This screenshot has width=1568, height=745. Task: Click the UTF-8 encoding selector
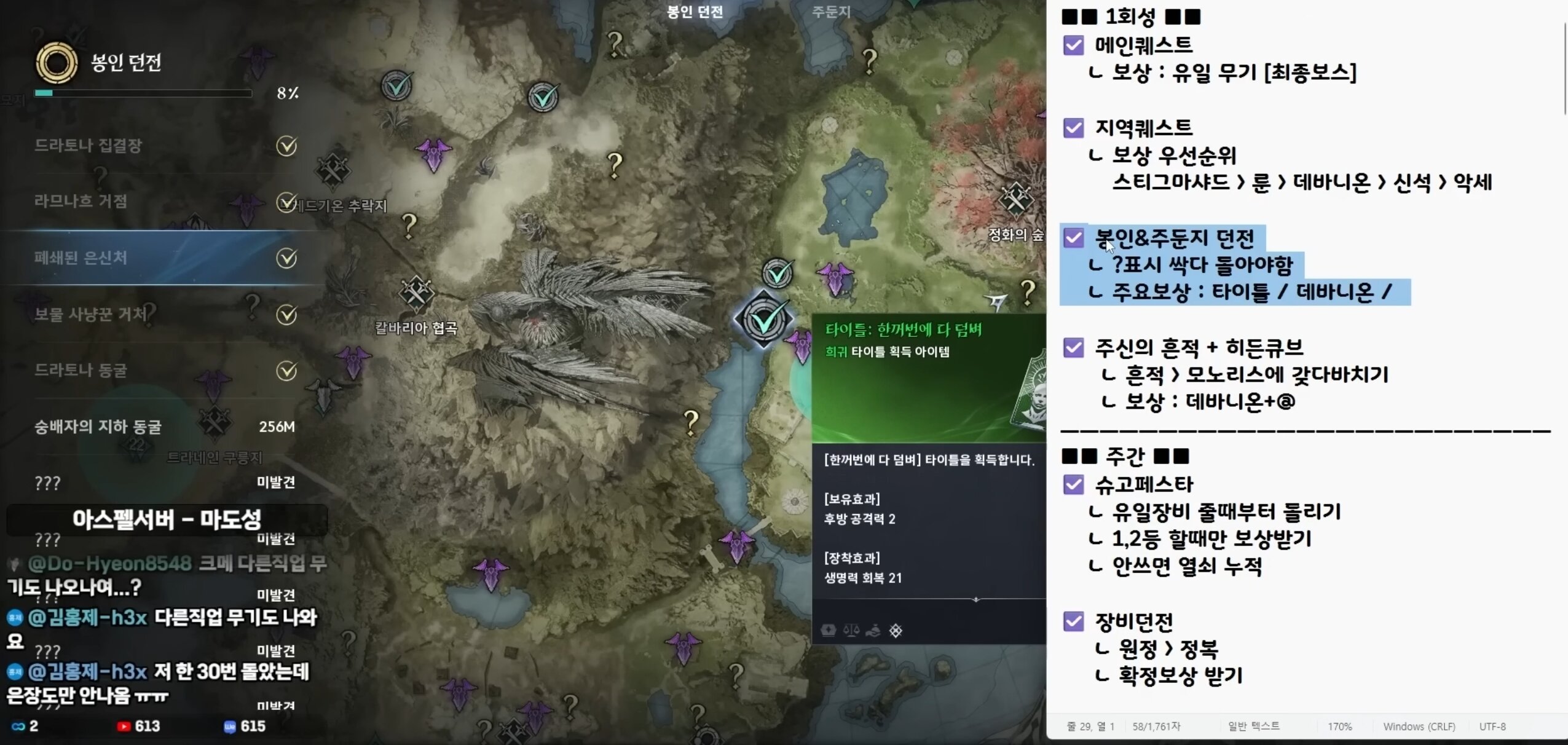point(1492,727)
